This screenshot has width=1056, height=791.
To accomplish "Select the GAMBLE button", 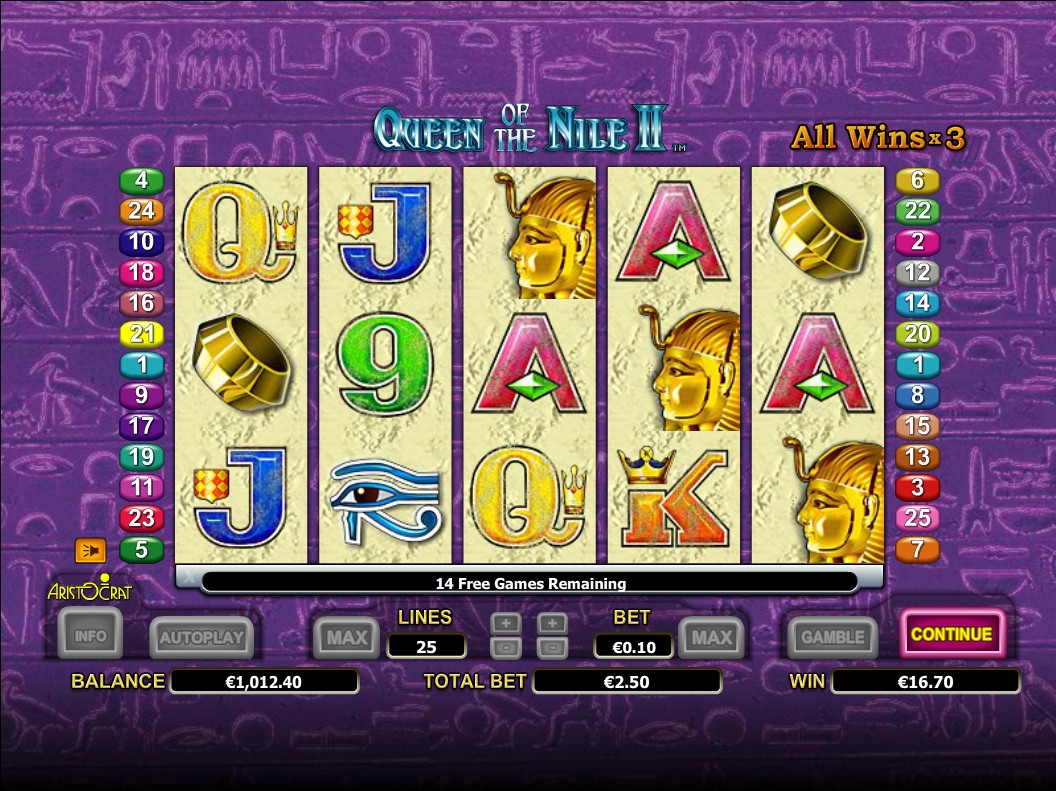I will (x=832, y=636).
